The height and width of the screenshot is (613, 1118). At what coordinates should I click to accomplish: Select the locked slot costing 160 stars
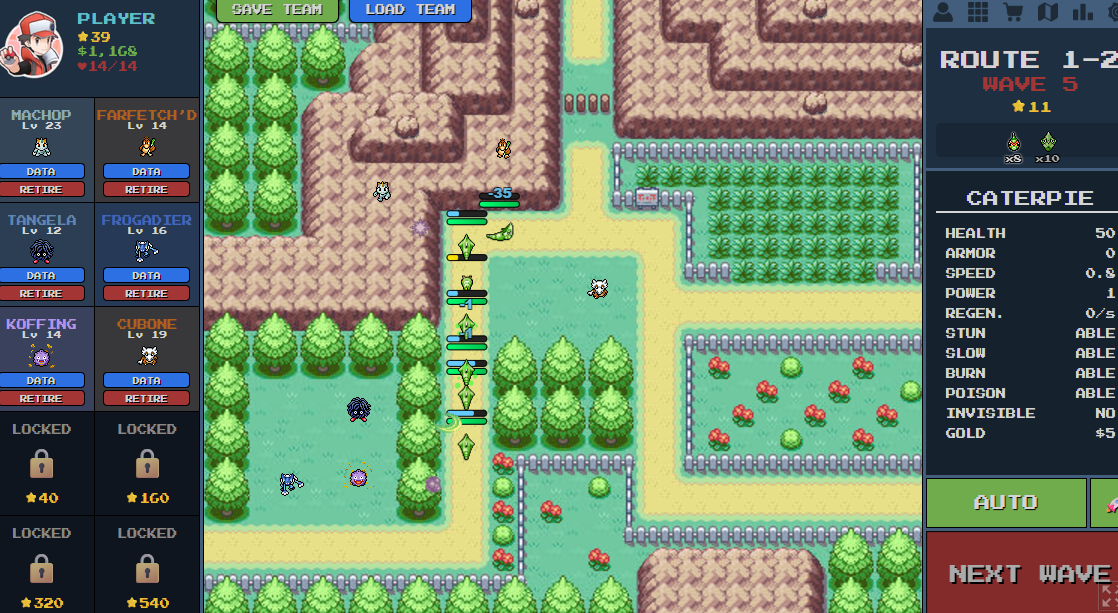(146, 463)
